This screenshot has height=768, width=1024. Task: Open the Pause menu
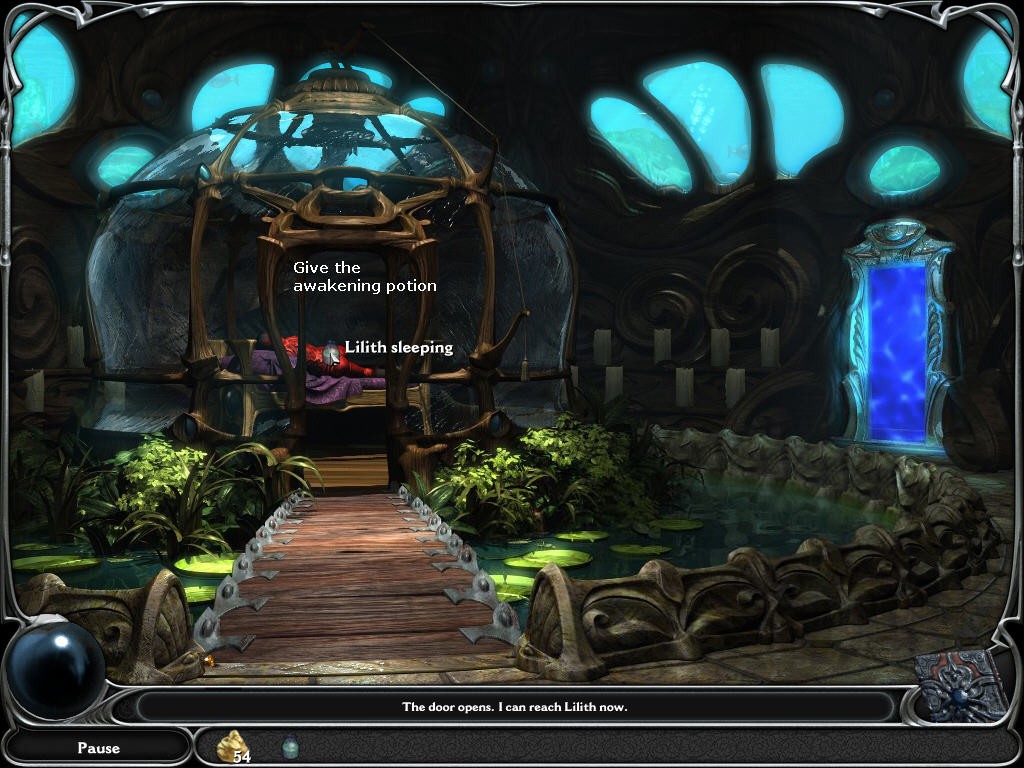point(98,747)
